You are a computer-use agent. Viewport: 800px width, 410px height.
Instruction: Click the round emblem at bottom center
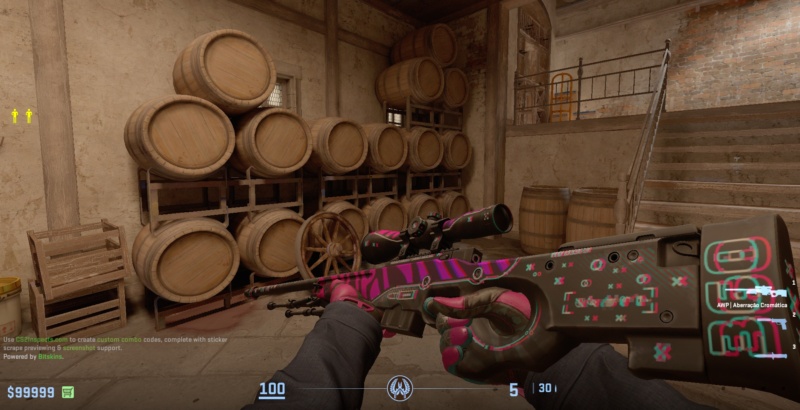tap(400, 388)
